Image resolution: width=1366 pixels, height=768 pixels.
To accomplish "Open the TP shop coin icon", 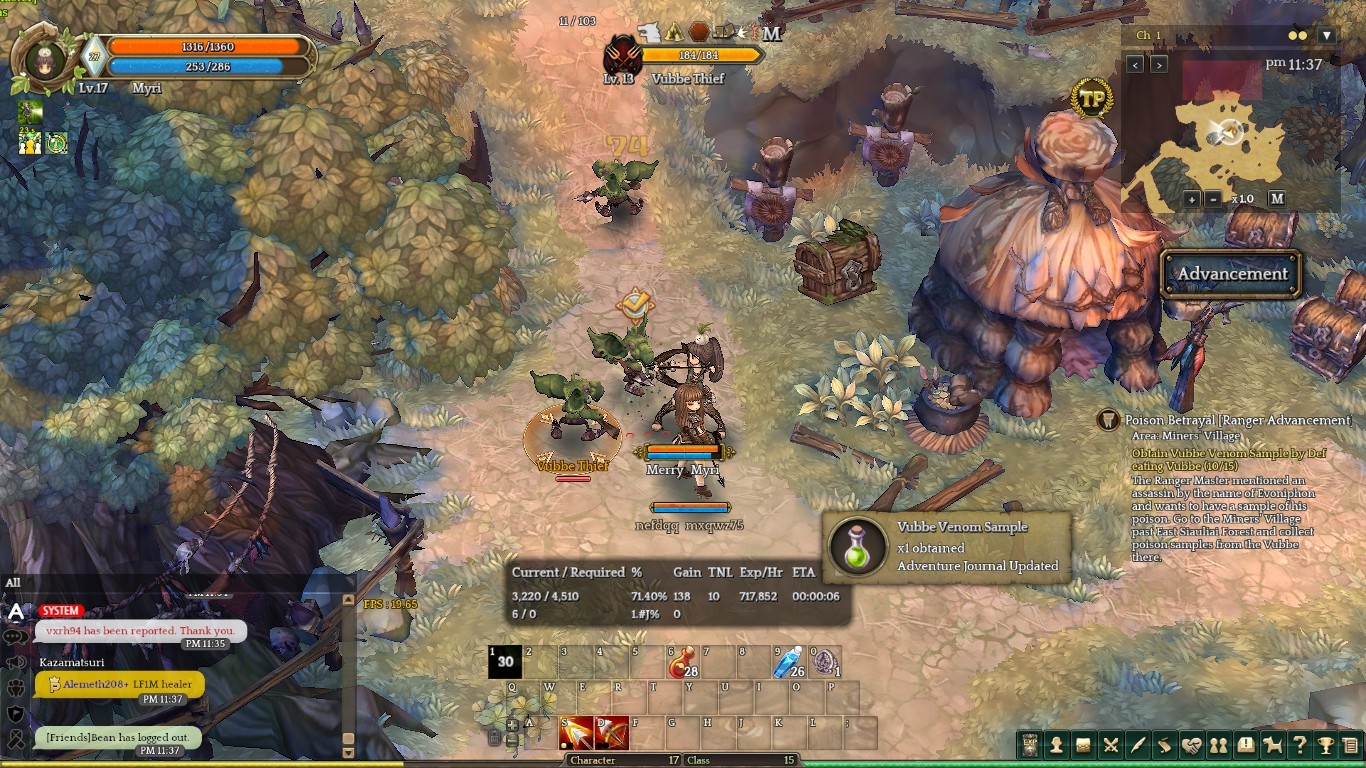I will (1091, 99).
